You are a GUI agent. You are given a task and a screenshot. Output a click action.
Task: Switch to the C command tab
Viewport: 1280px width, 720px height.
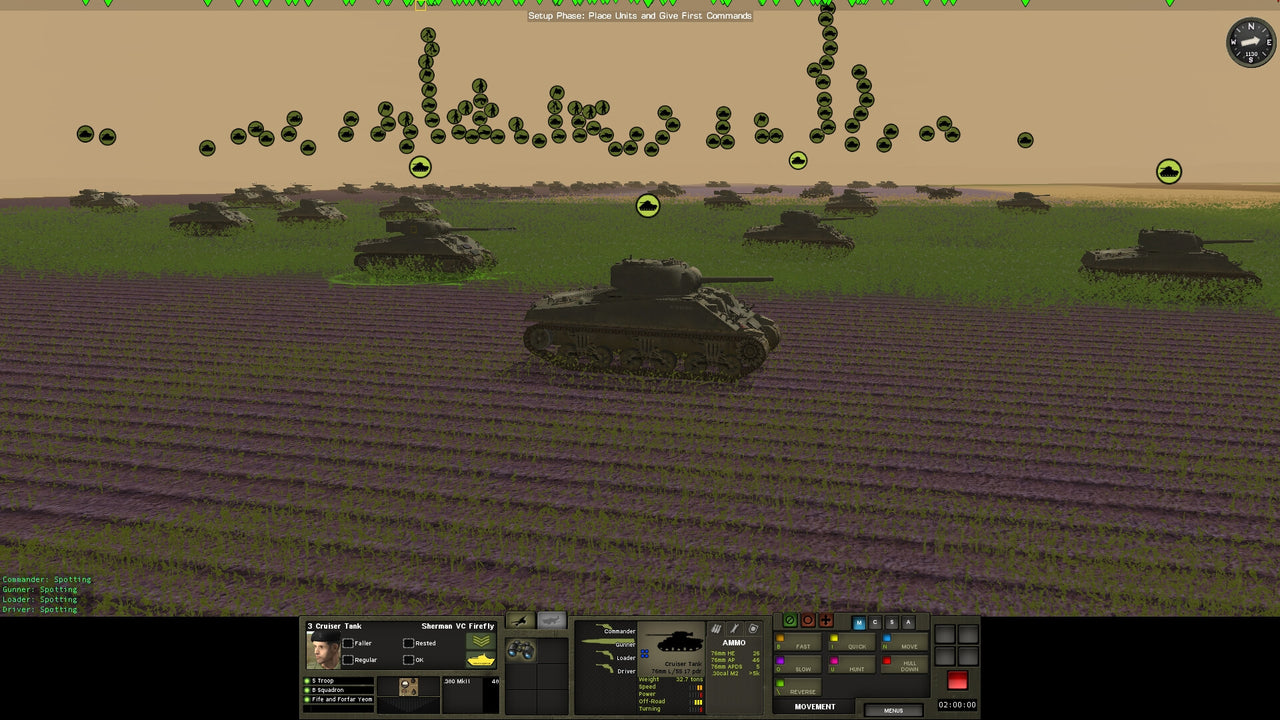coord(875,622)
